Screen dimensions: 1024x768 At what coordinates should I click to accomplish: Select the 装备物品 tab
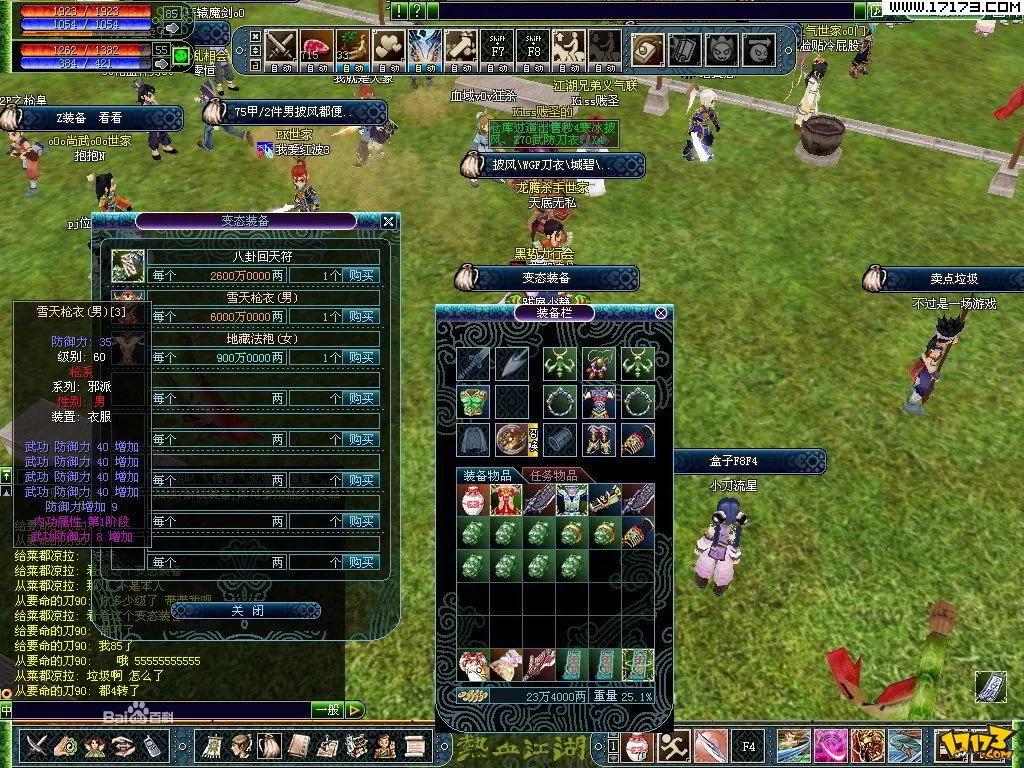(x=487, y=475)
